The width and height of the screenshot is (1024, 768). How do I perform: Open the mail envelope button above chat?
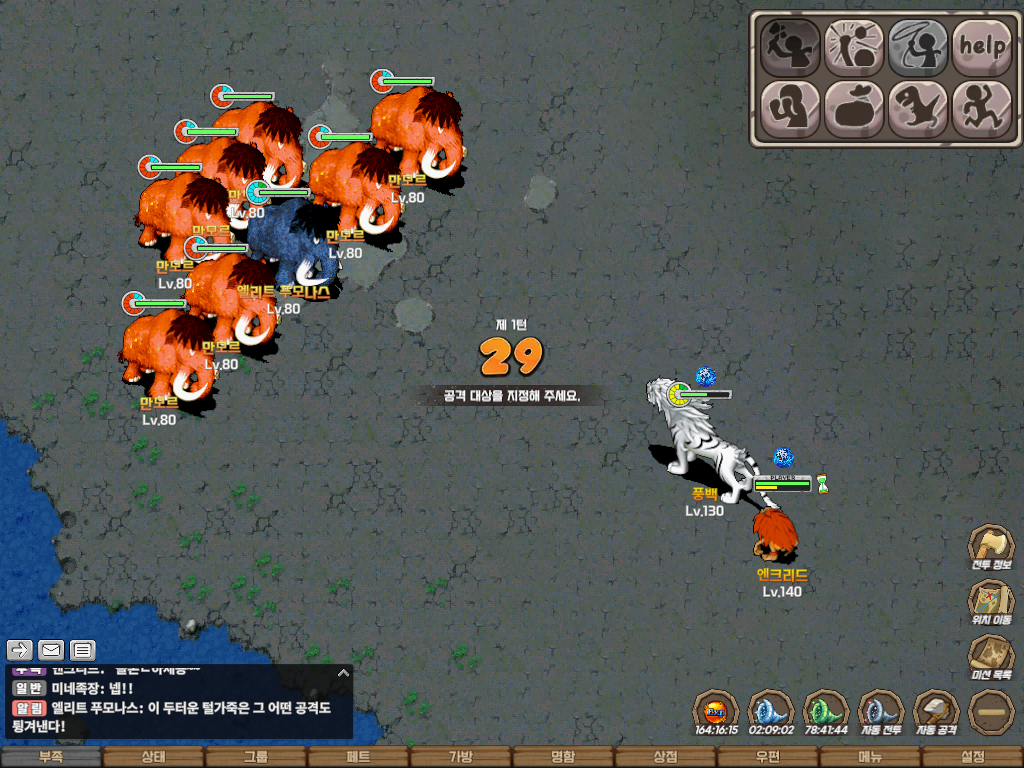tap(51, 650)
